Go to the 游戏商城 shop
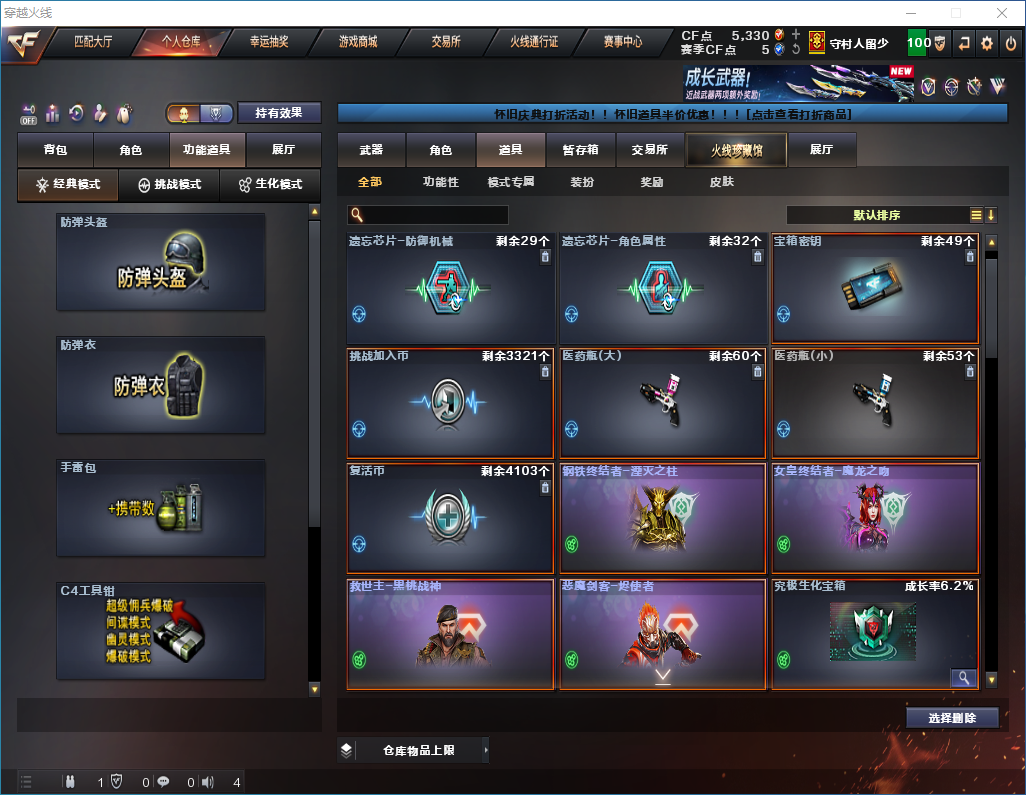 tap(358, 43)
